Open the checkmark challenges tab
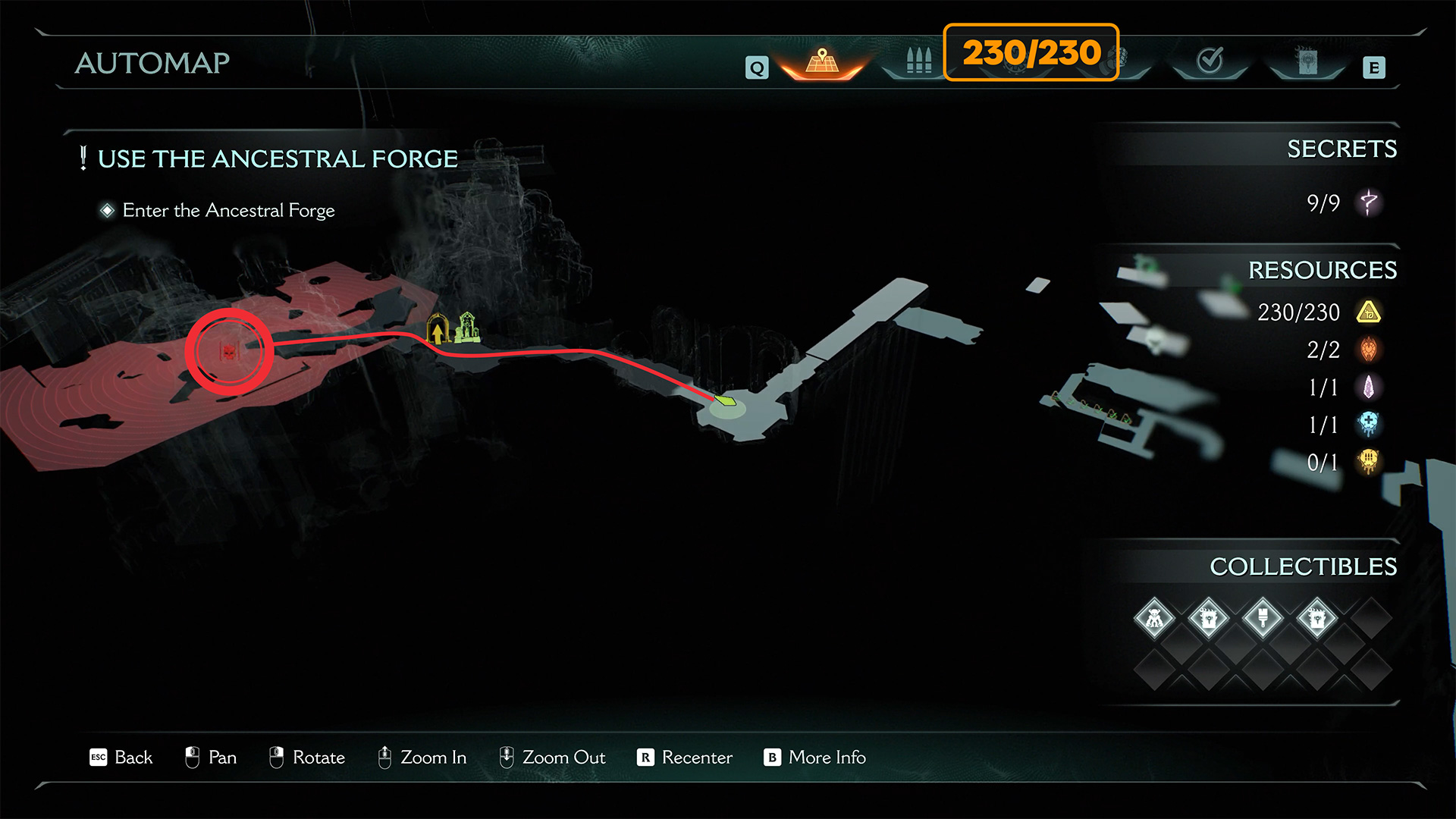Image resolution: width=1456 pixels, height=819 pixels. [x=1210, y=61]
